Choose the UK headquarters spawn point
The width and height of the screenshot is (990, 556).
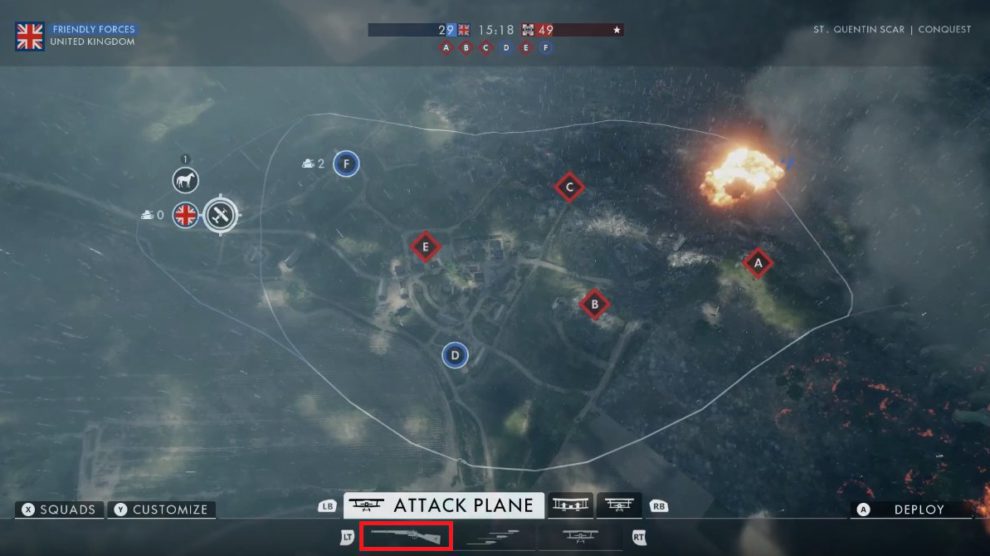185,214
